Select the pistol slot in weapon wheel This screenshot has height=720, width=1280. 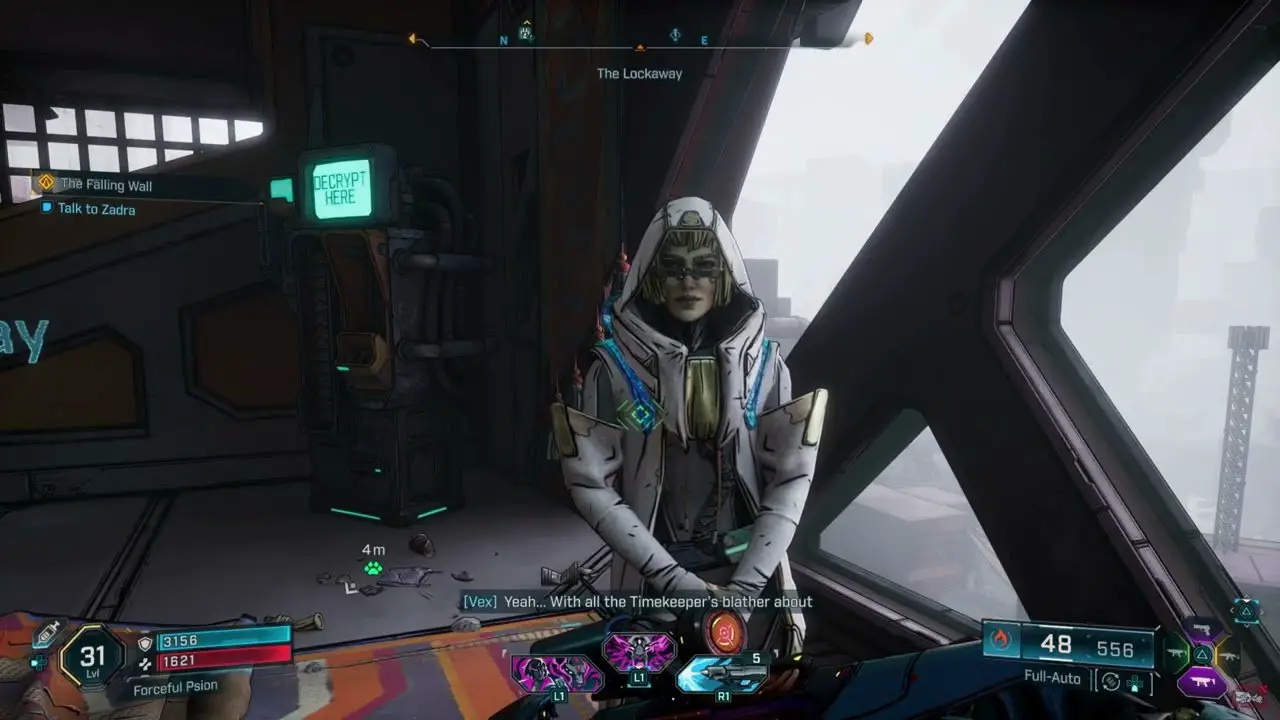1201,629
